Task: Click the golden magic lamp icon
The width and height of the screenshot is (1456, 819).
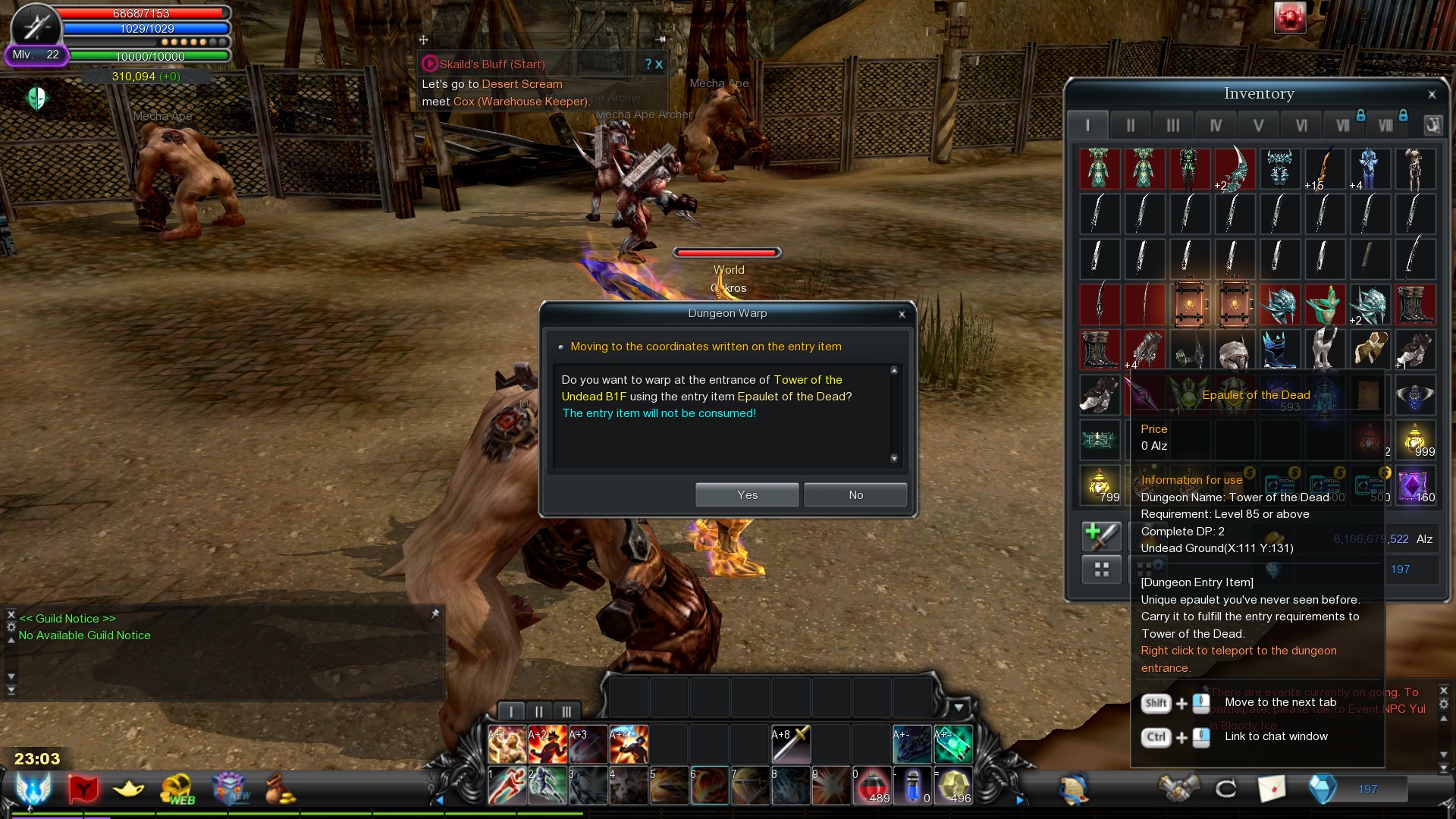Action: click(x=129, y=789)
